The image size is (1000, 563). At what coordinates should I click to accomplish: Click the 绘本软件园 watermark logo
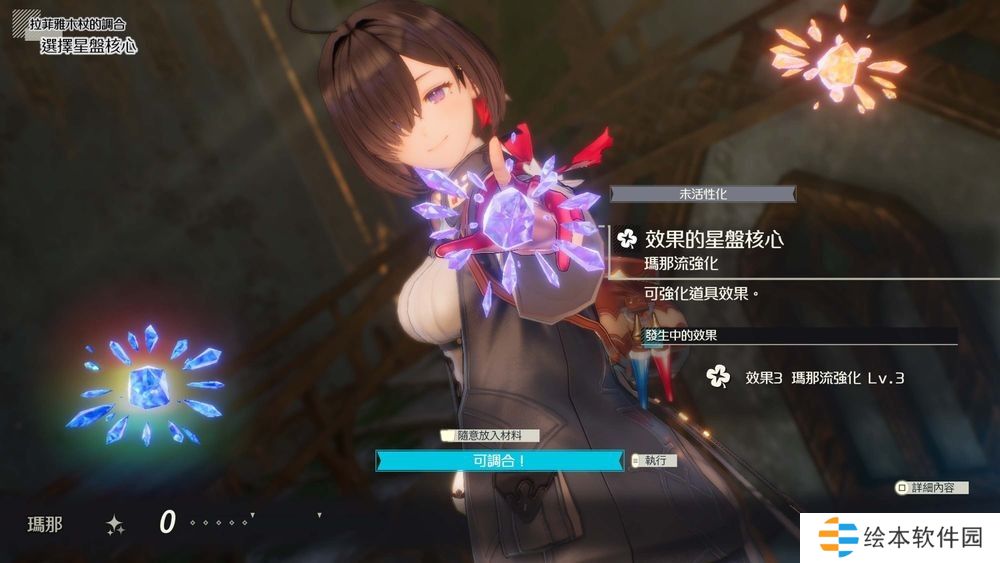pyautogui.click(x=901, y=538)
